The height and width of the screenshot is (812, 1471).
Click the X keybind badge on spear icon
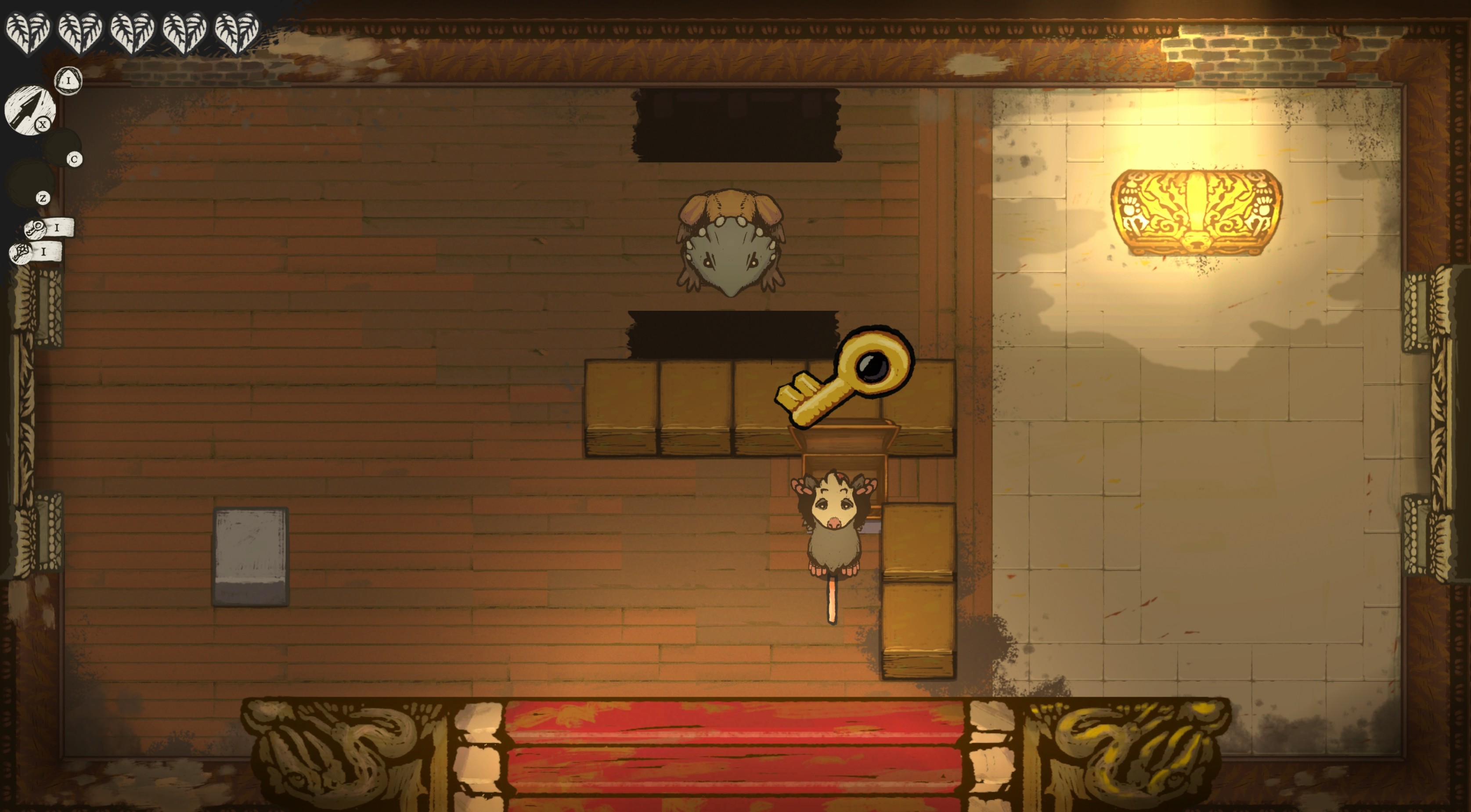(43, 124)
